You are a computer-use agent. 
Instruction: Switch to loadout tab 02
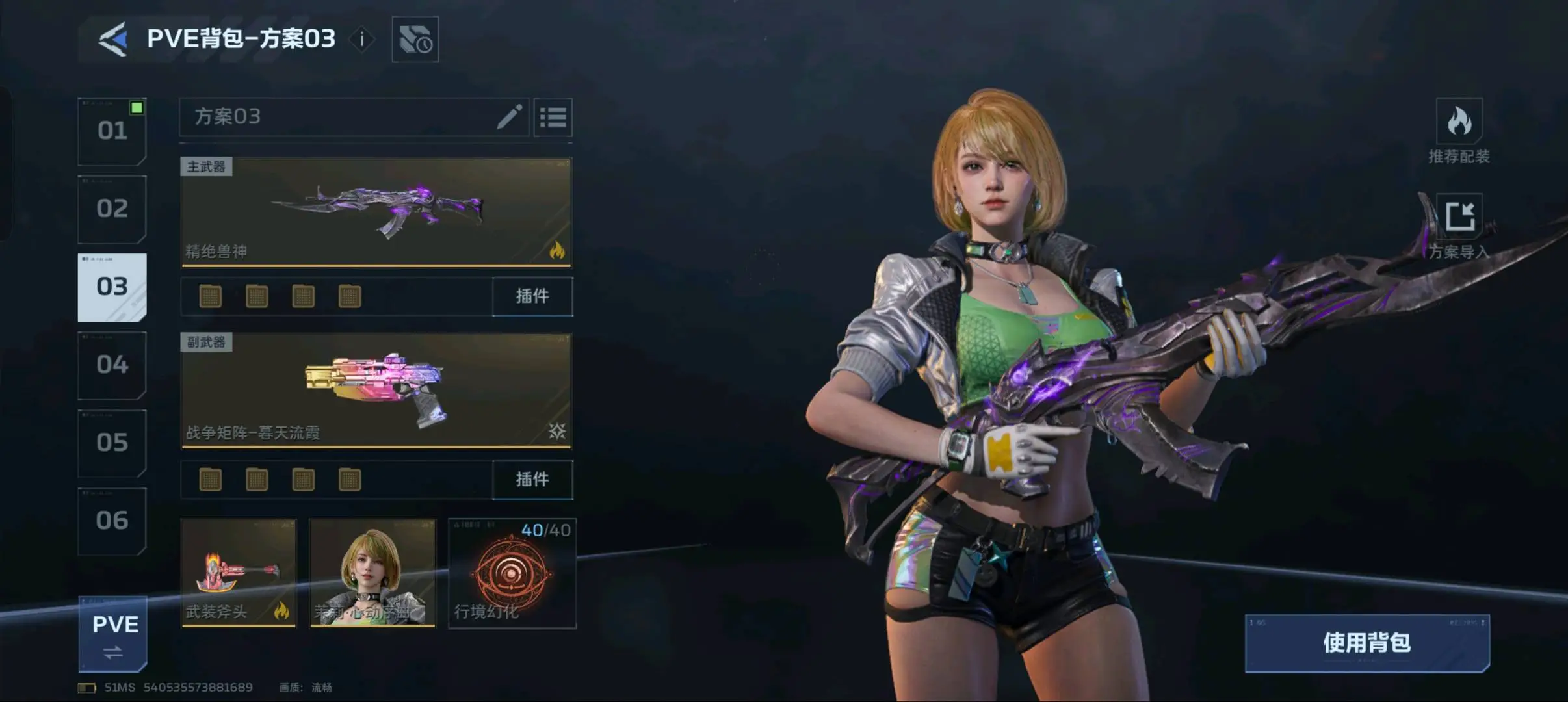point(112,209)
